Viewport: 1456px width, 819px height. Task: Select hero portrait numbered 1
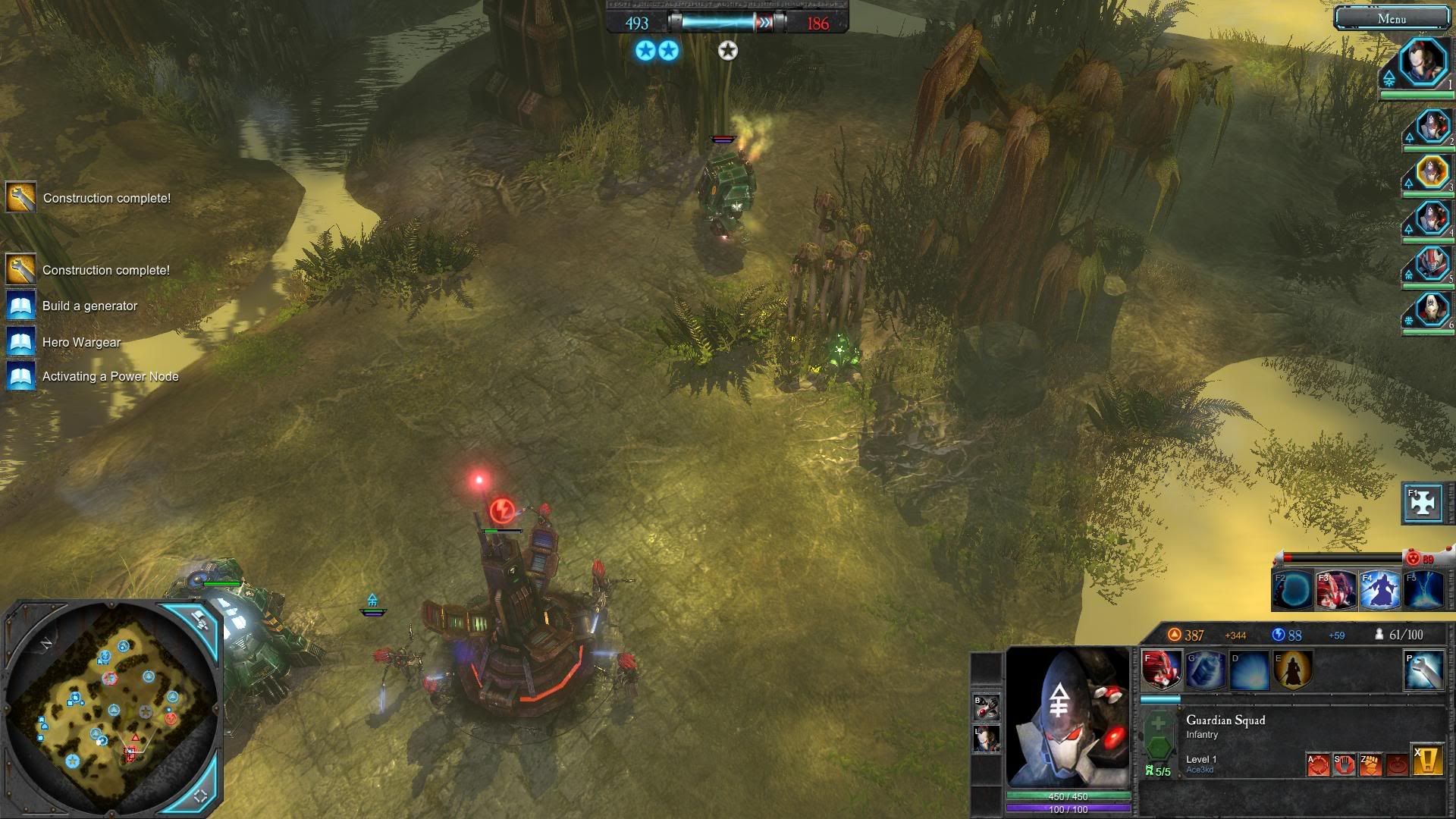coord(1422,63)
